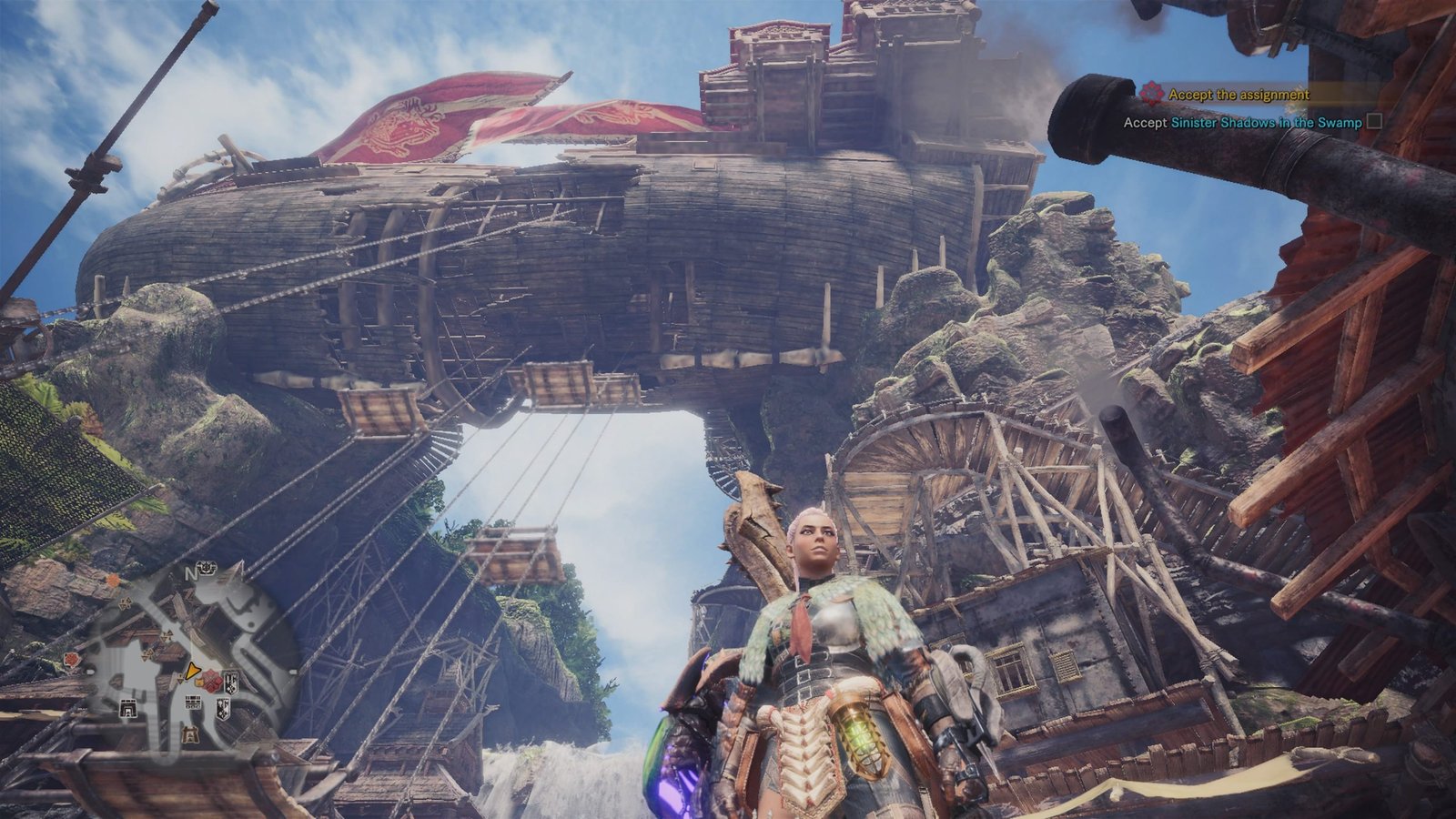Select the orange marker at minimap's upper-left edge
This screenshot has width=1456, height=819.
(x=111, y=580)
